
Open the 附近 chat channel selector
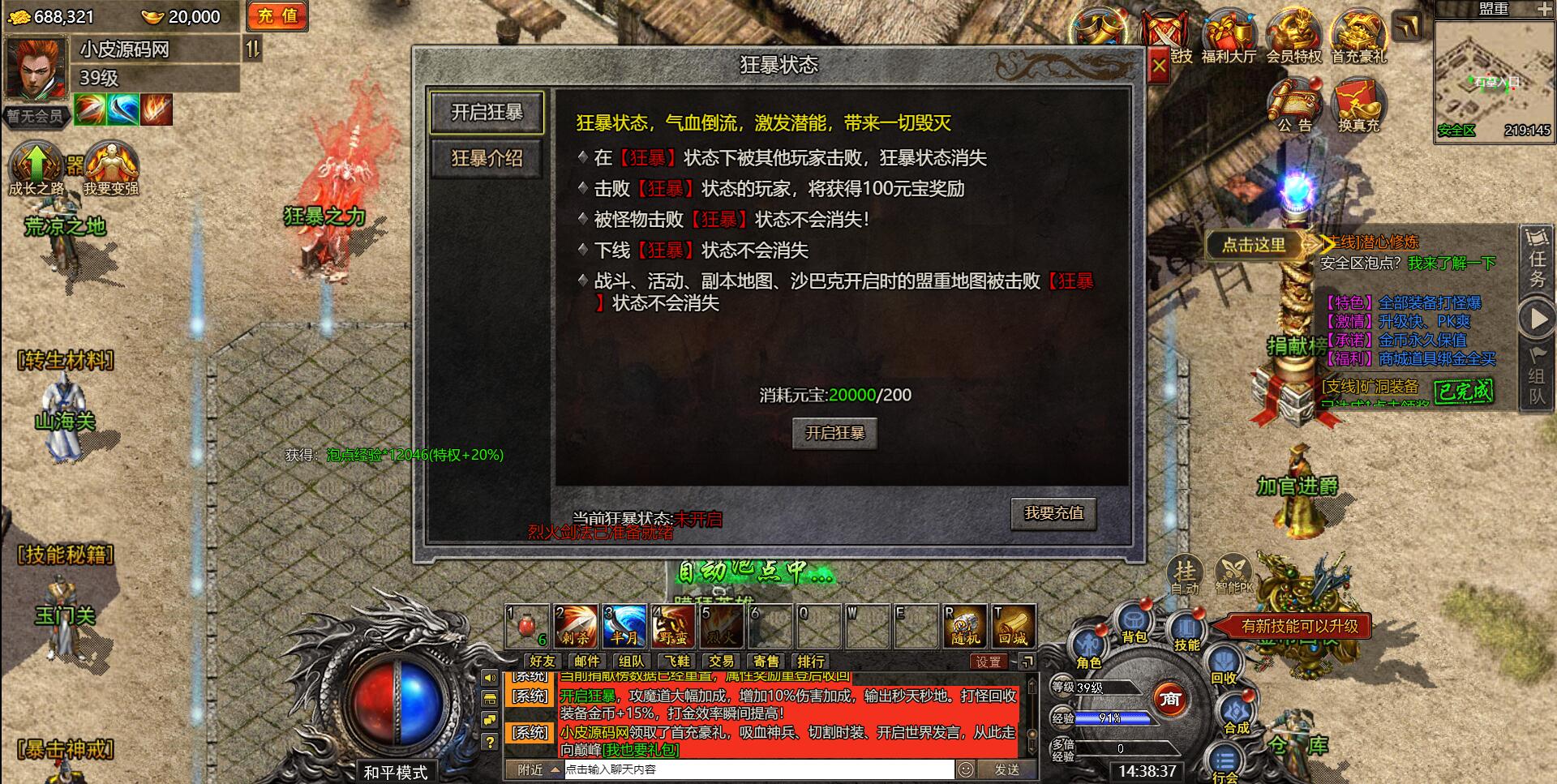coord(531,770)
